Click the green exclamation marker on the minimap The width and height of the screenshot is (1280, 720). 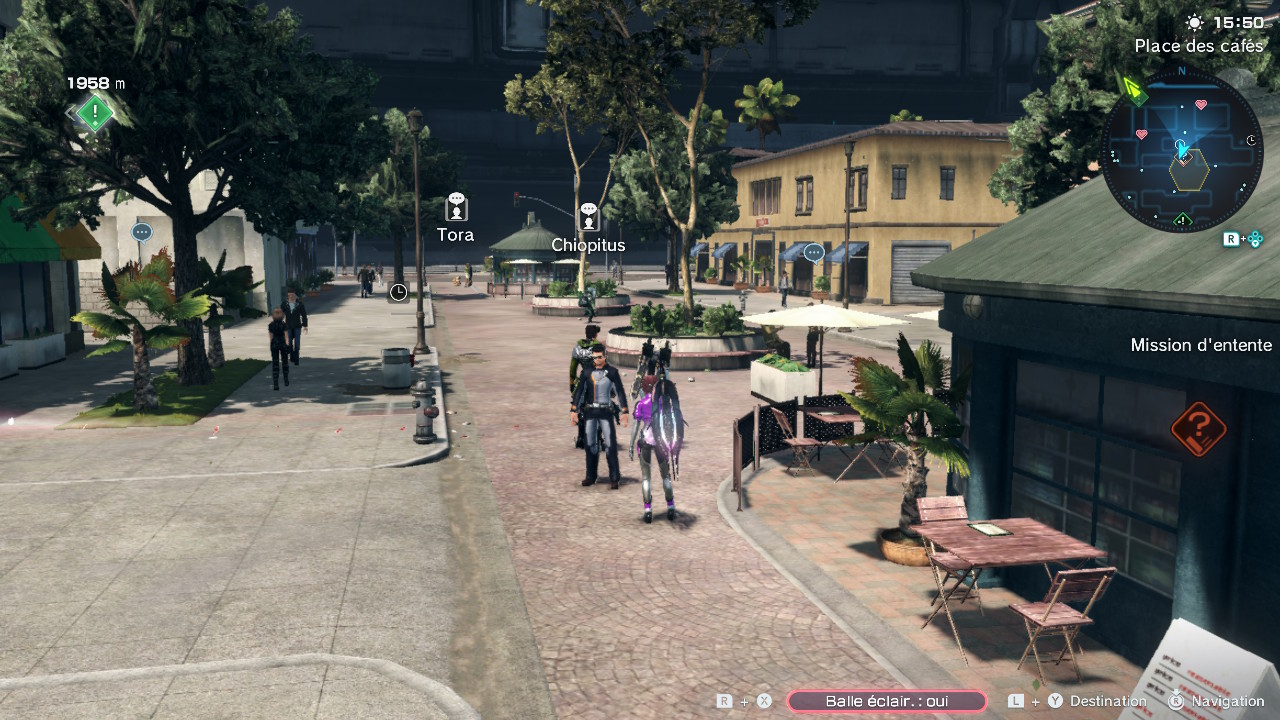pos(1182,220)
